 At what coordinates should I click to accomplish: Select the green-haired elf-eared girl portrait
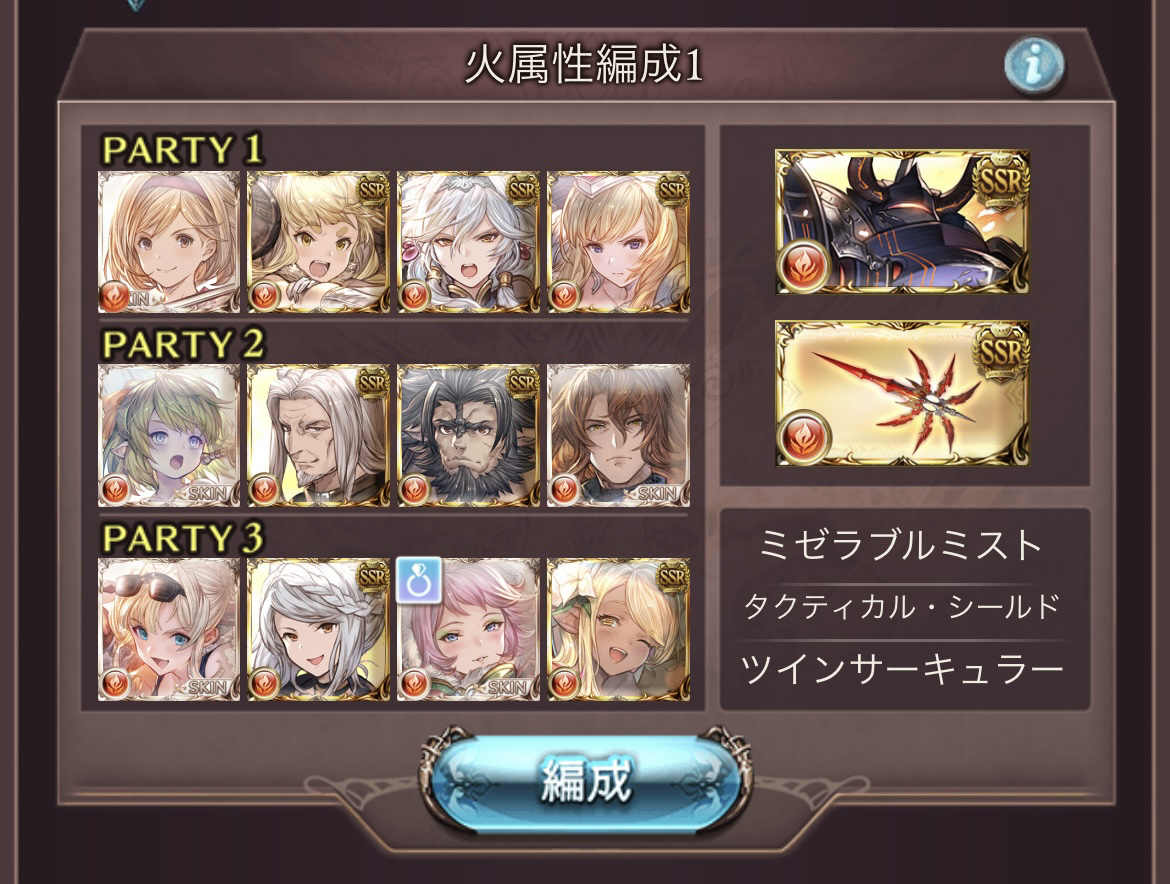pyautogui.click(x=169, y=435)
